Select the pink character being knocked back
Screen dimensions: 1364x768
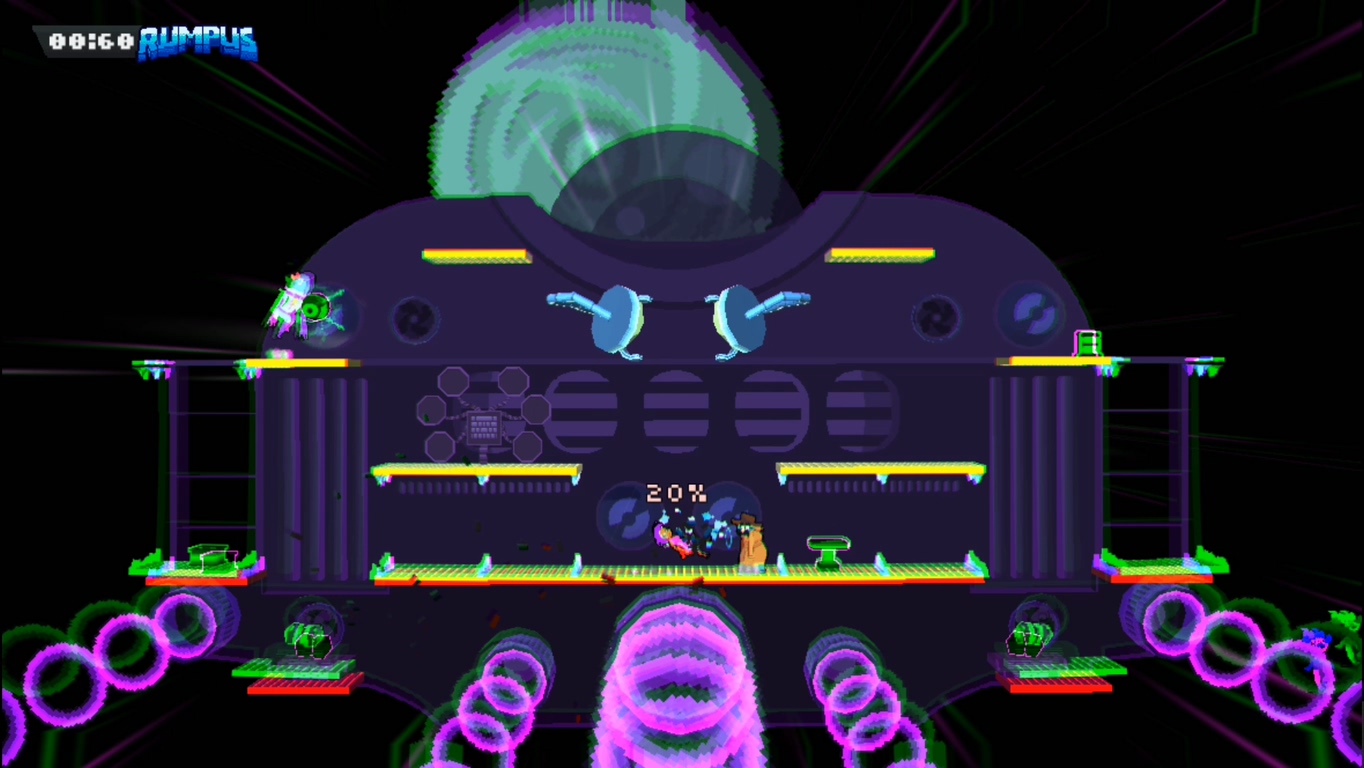point(672,540)
